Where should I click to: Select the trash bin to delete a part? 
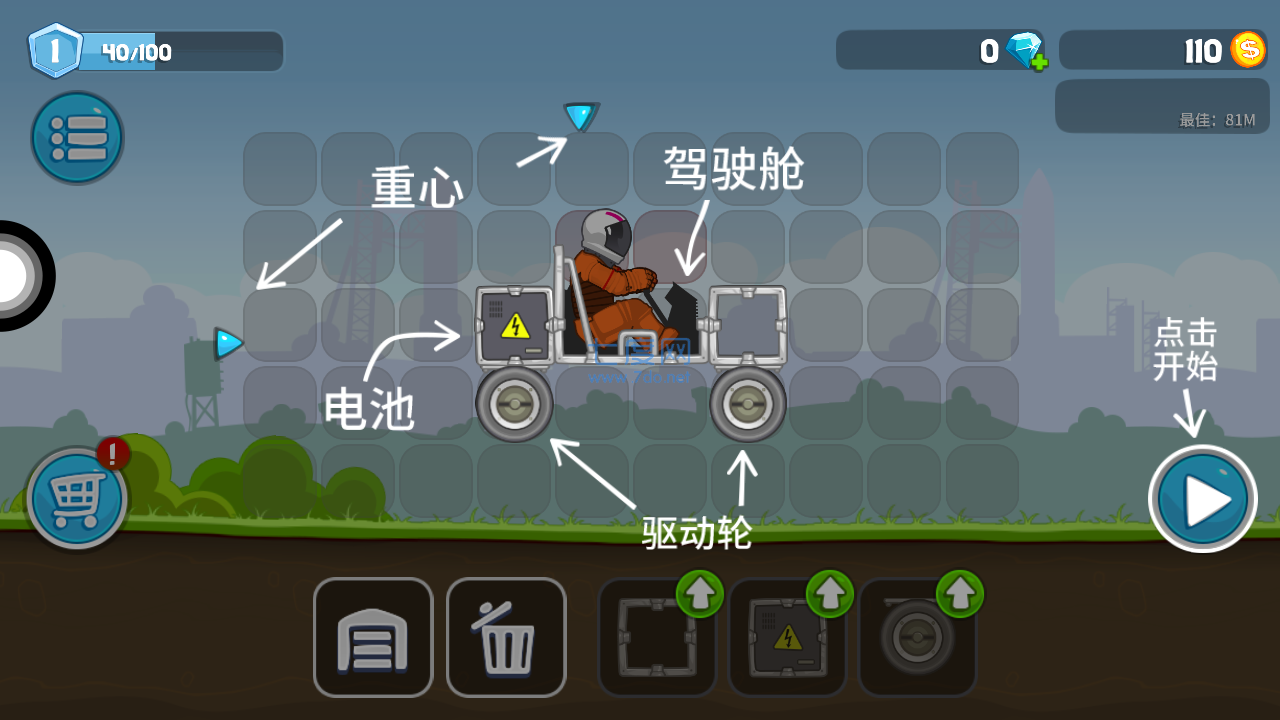pos(506,636)
